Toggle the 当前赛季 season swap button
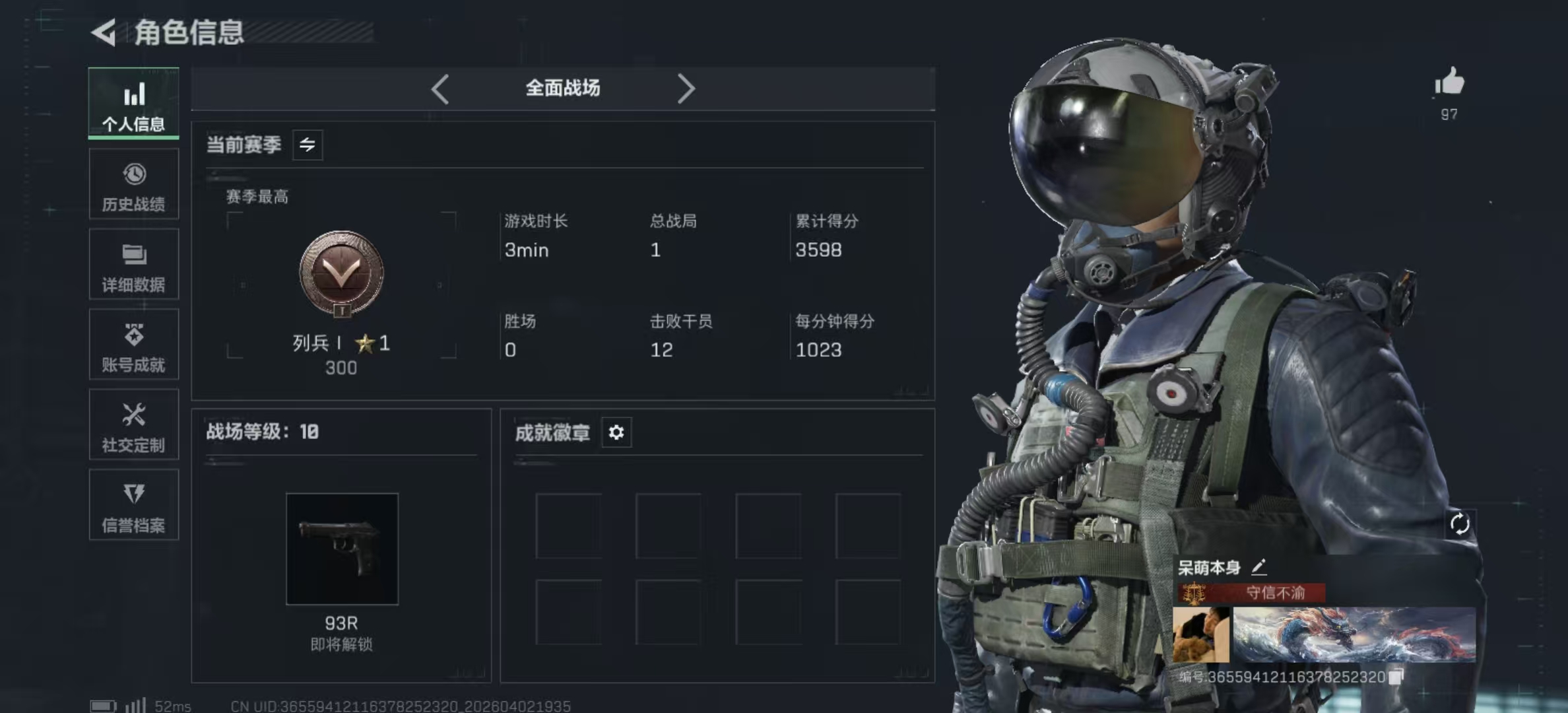This screenshot has height=713, width=1568. click(x=308, y=145)
